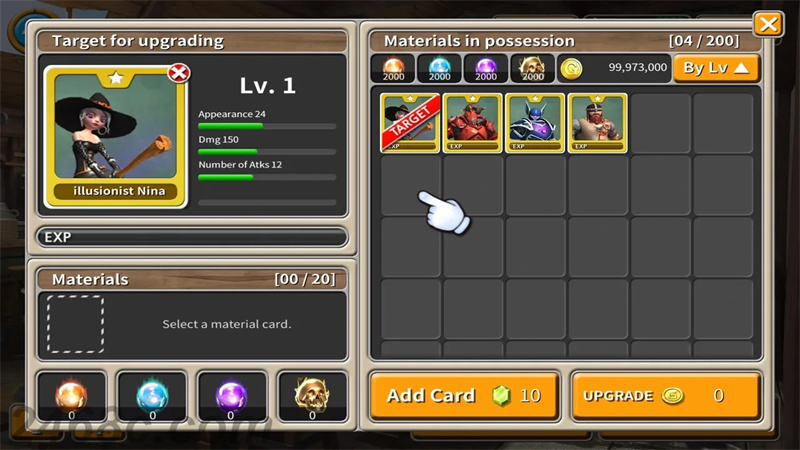800x450 pixels.
Task: Close the upgrade window with the X
Action: pyautogui.click(x=768, y=24)
